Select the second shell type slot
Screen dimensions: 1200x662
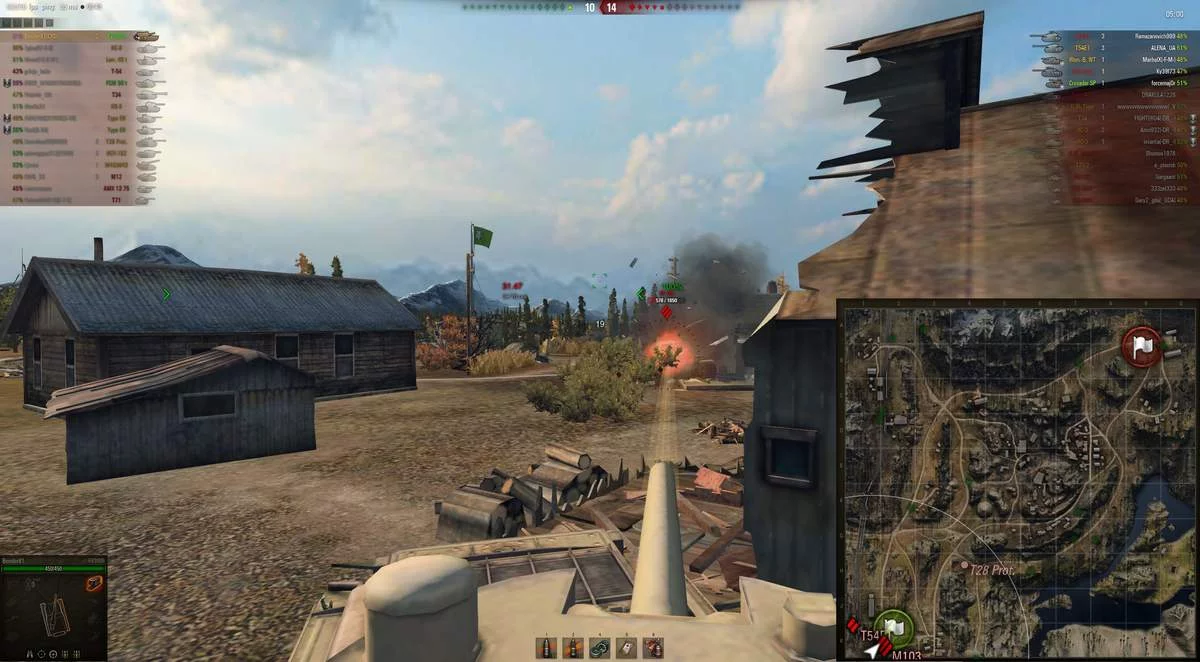click(x=573, y=648)
